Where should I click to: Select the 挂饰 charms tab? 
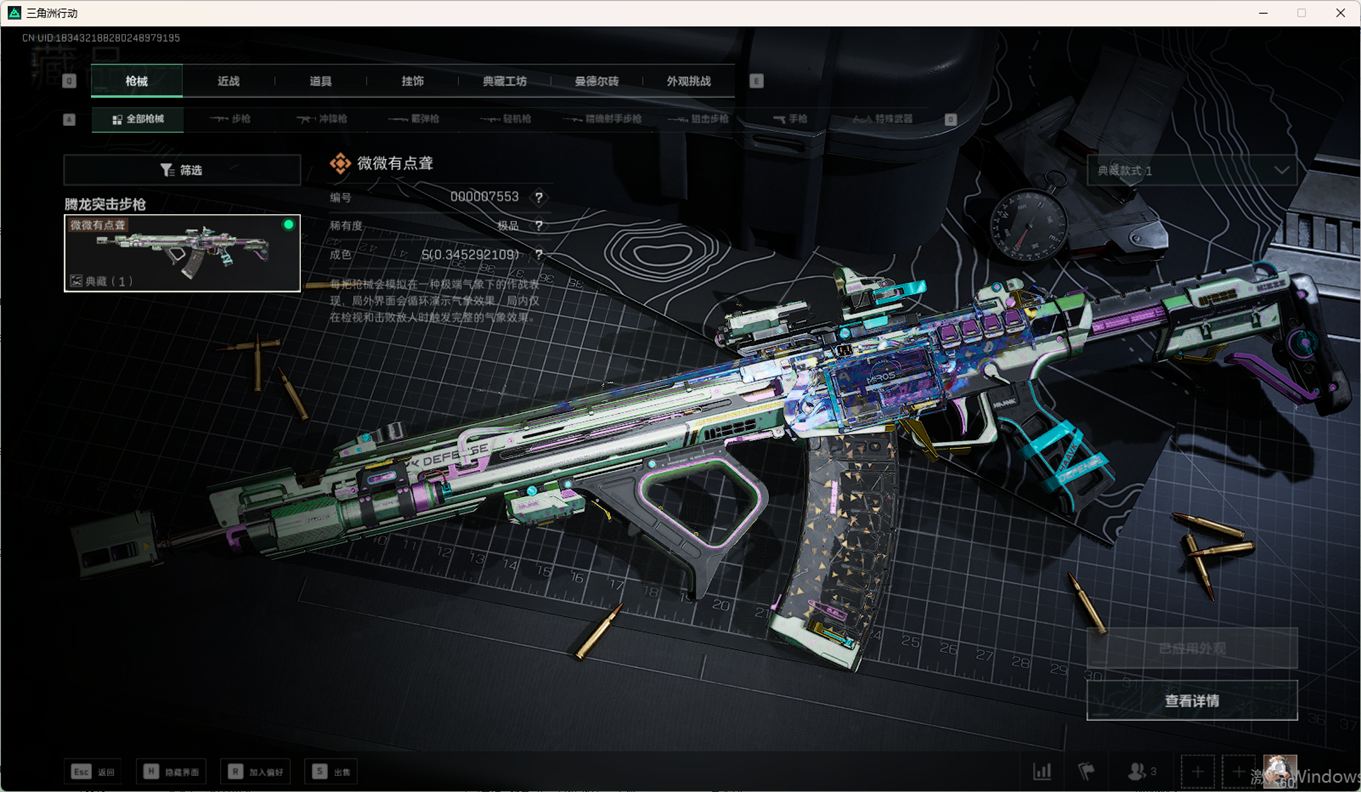coord(412,81)
